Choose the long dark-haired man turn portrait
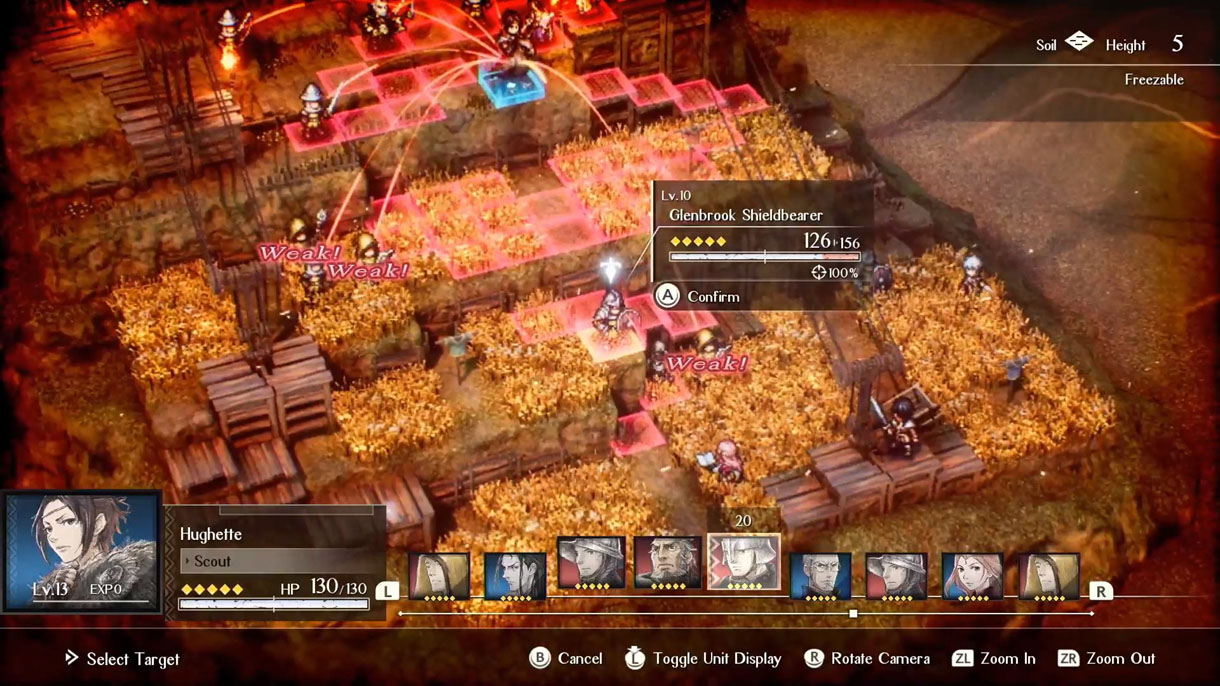This screenshot has width=1220, height=686. tap(515, 576)
